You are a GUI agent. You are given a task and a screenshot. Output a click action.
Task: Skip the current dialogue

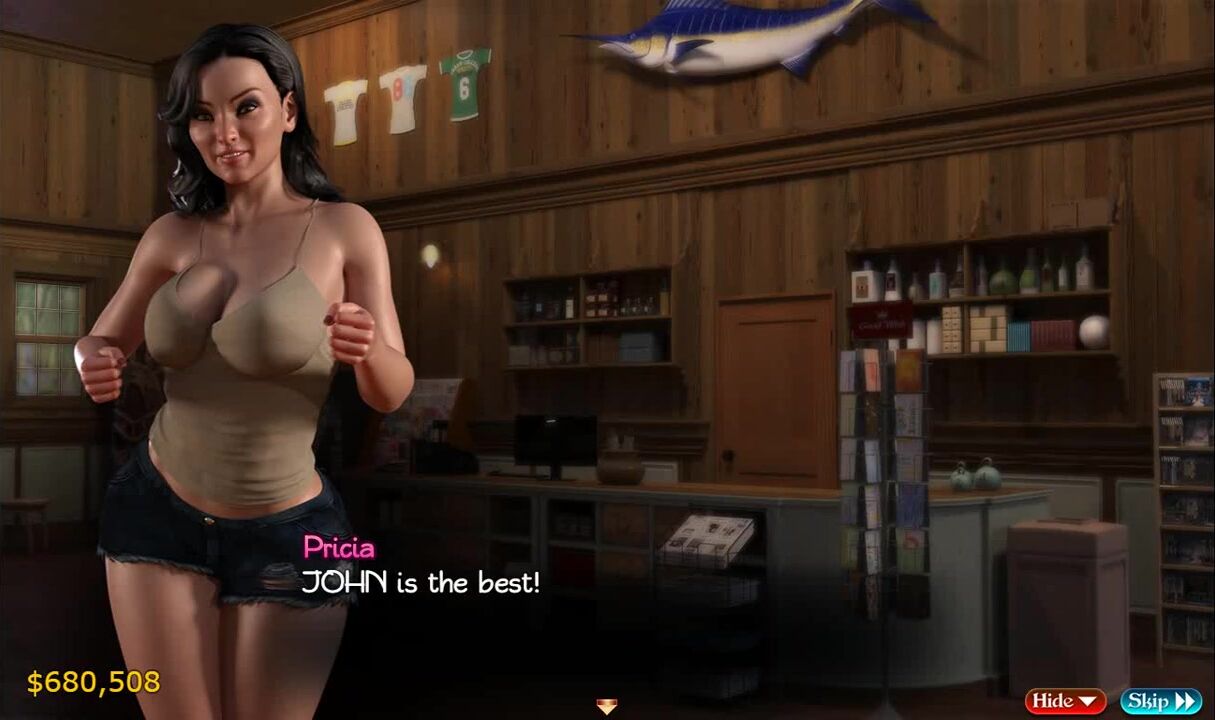[1160, 701]
